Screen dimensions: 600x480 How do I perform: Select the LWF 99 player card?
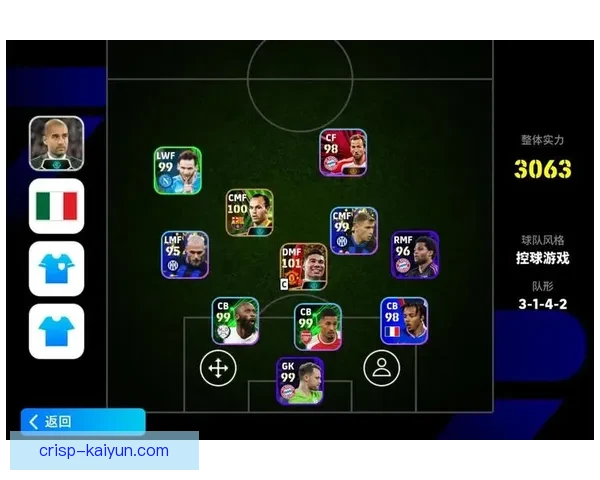(x=177, y=171)
